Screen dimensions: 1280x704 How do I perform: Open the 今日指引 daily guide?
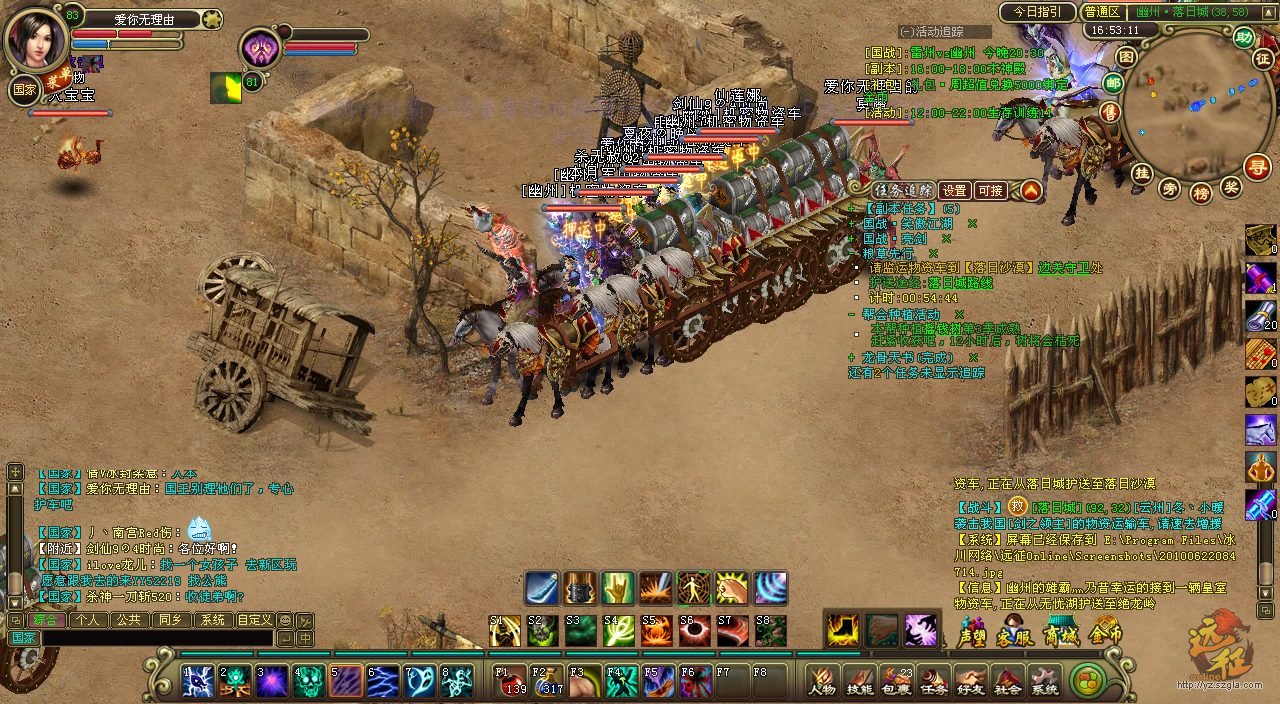1036,12
